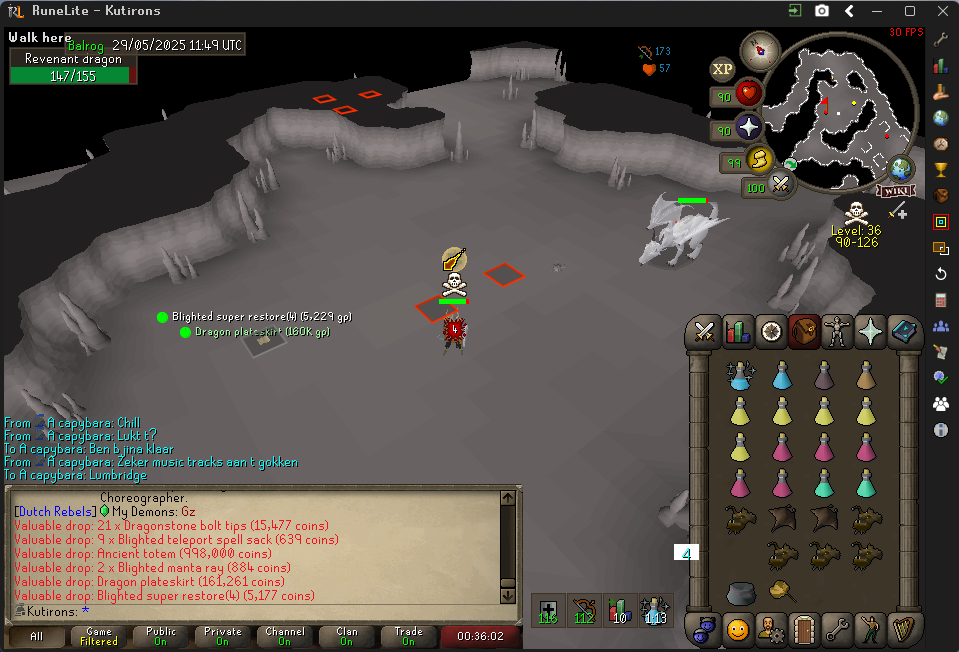Select the Clan chat filter tab
Image resolution: width=959 pixels, height=652 pixels.
click(x=346, y=636)
